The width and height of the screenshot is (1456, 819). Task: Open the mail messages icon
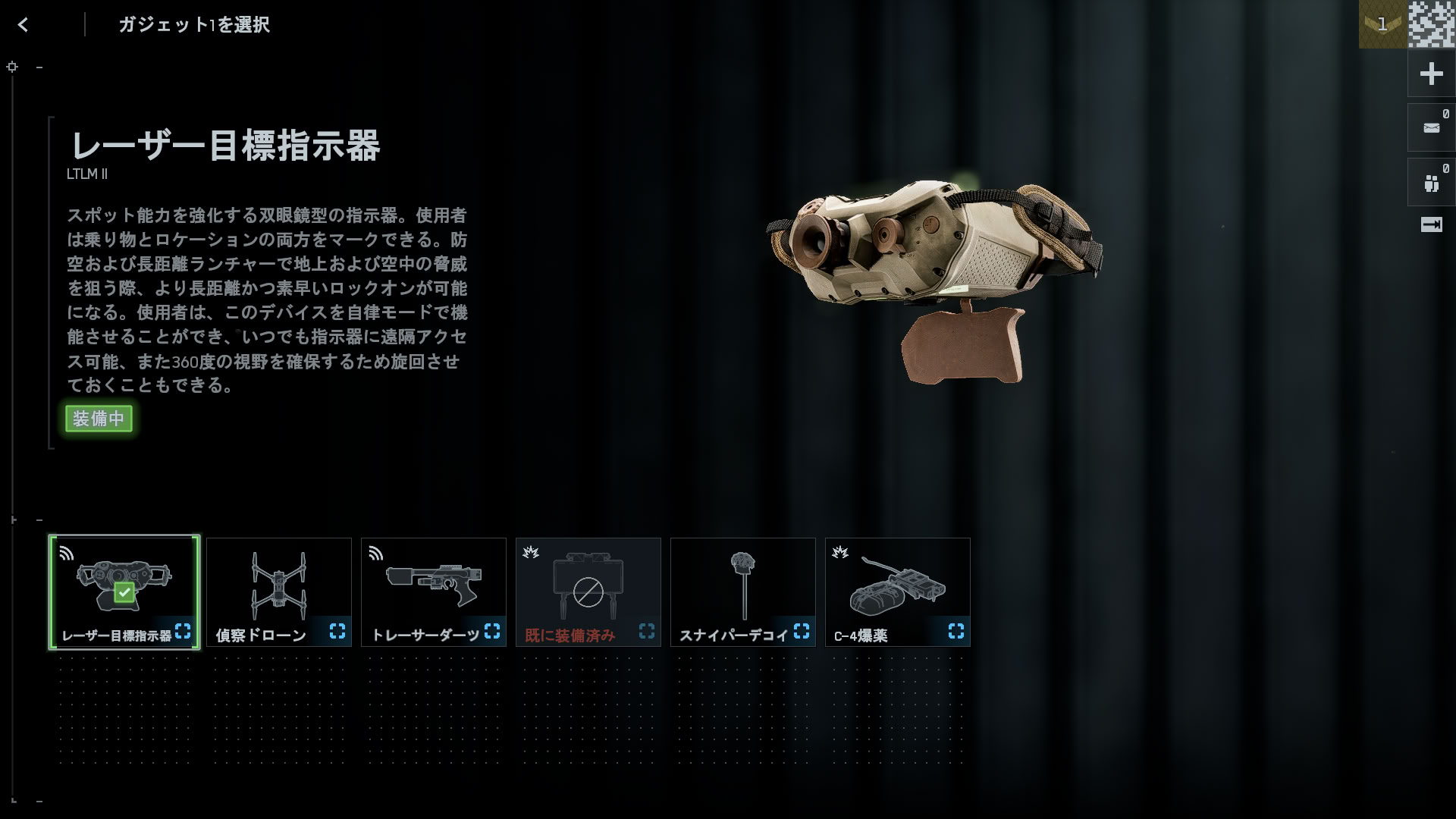coord(1431,128)
